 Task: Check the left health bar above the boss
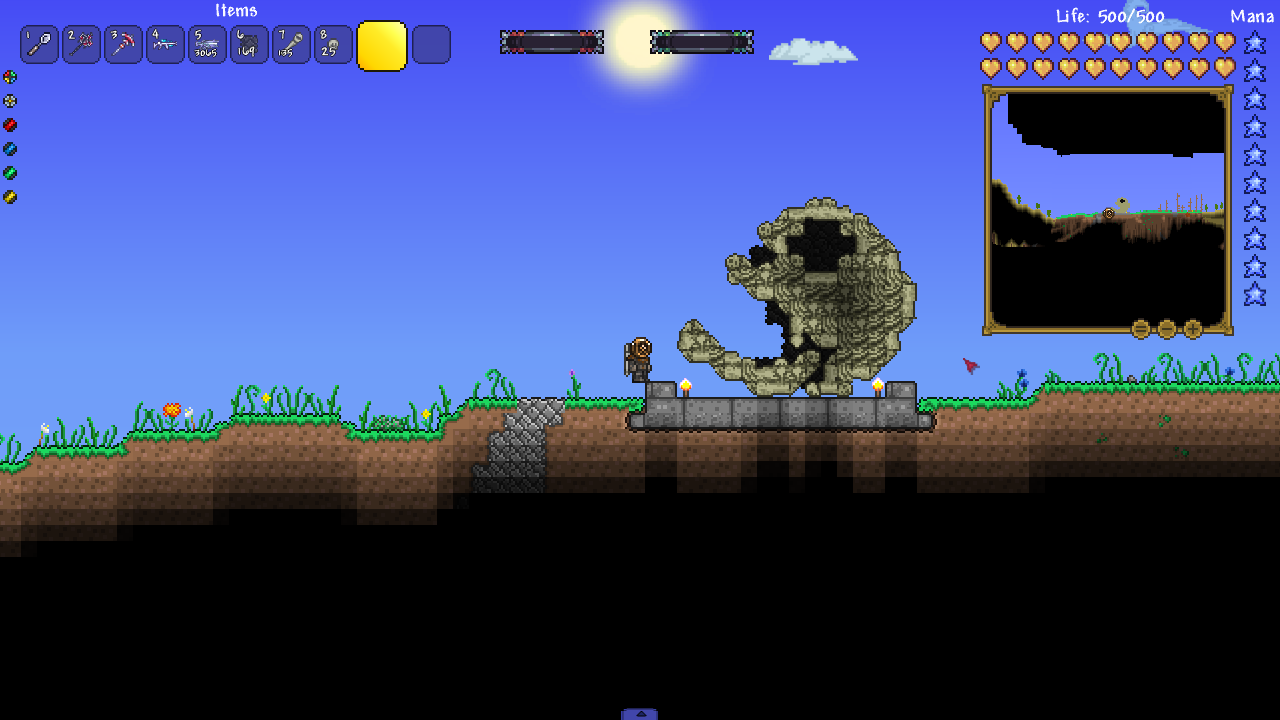[551, 41]
